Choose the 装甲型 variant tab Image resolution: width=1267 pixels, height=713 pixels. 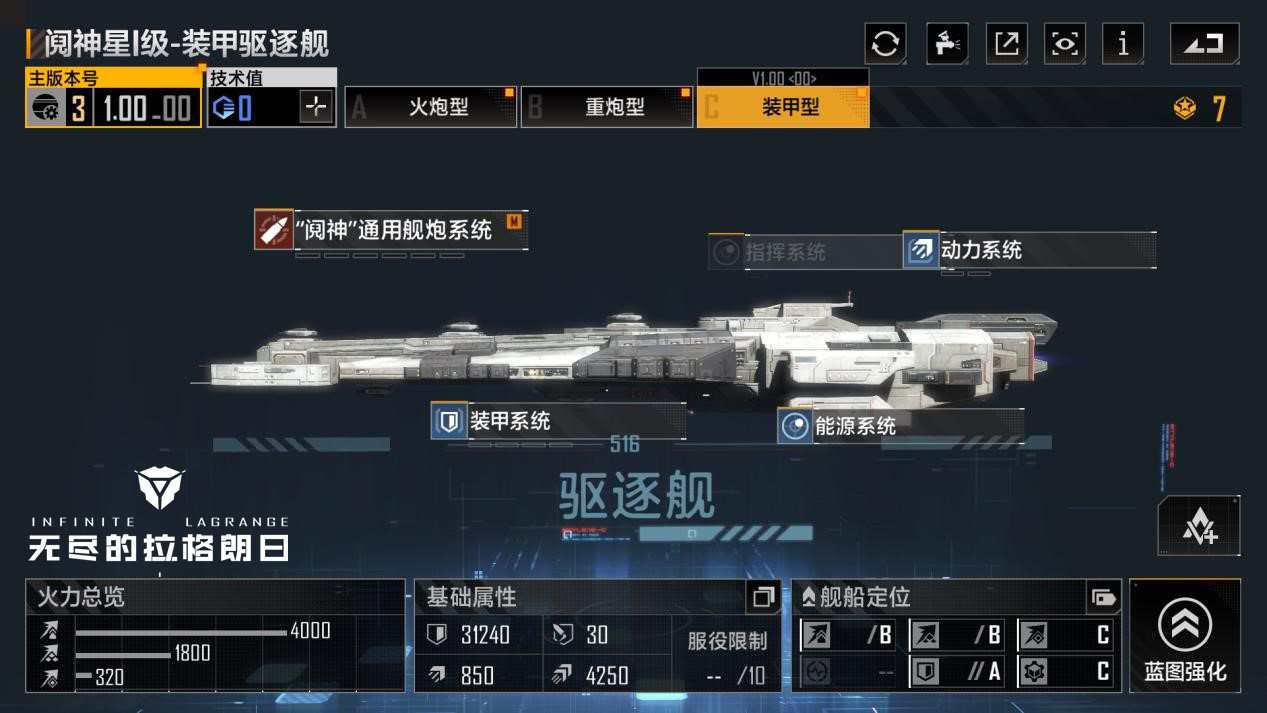[x=783, y=107]
